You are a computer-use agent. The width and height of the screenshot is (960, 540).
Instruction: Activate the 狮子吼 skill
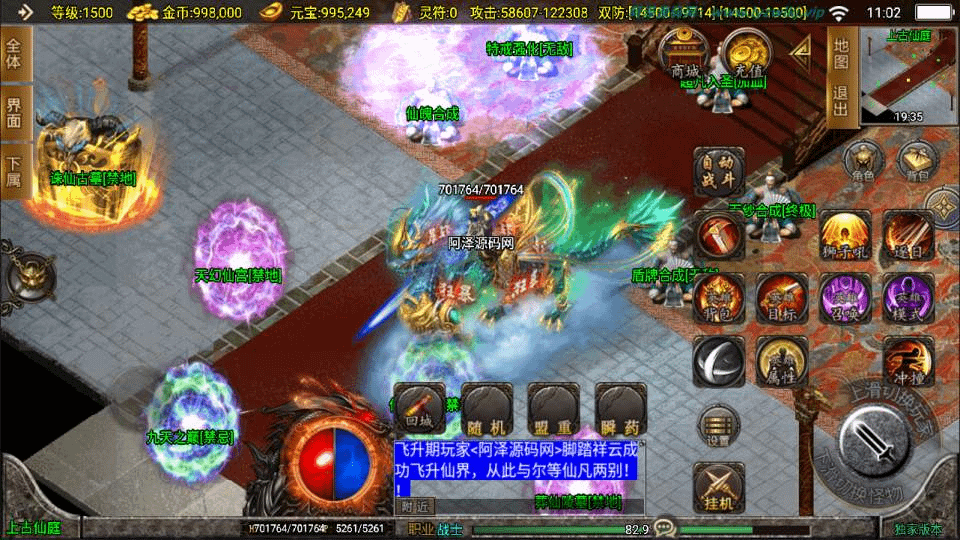846,238
